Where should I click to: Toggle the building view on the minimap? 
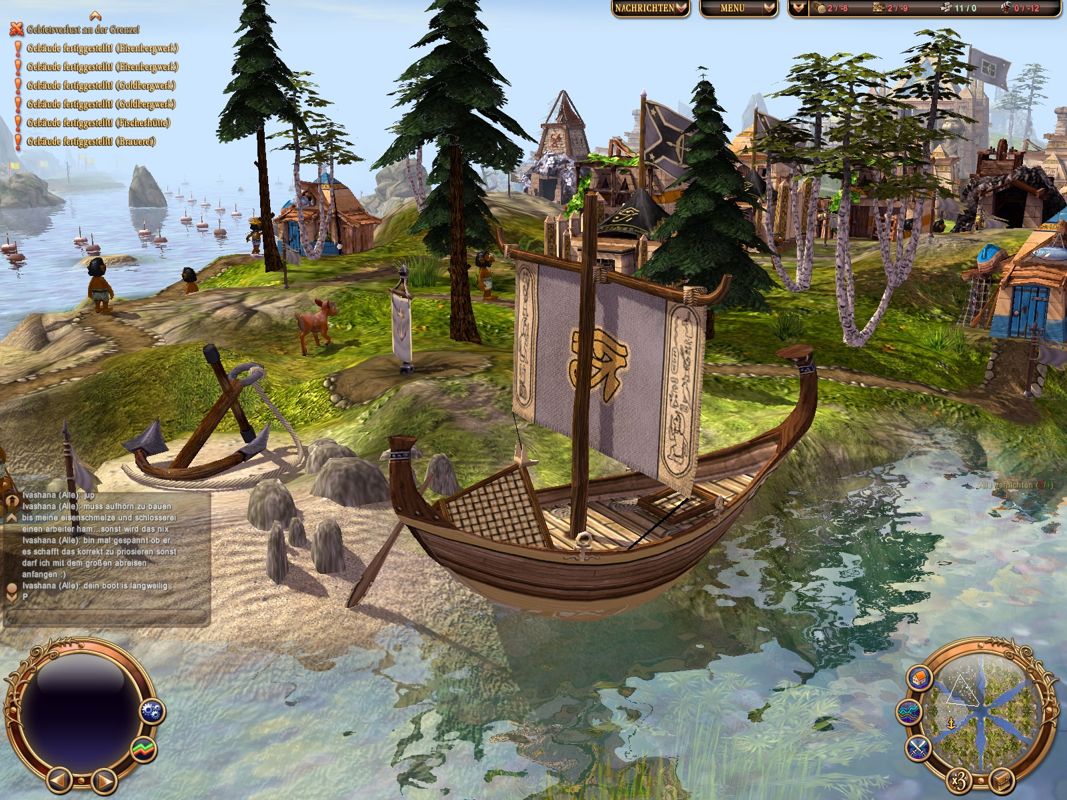coord(919,678)
